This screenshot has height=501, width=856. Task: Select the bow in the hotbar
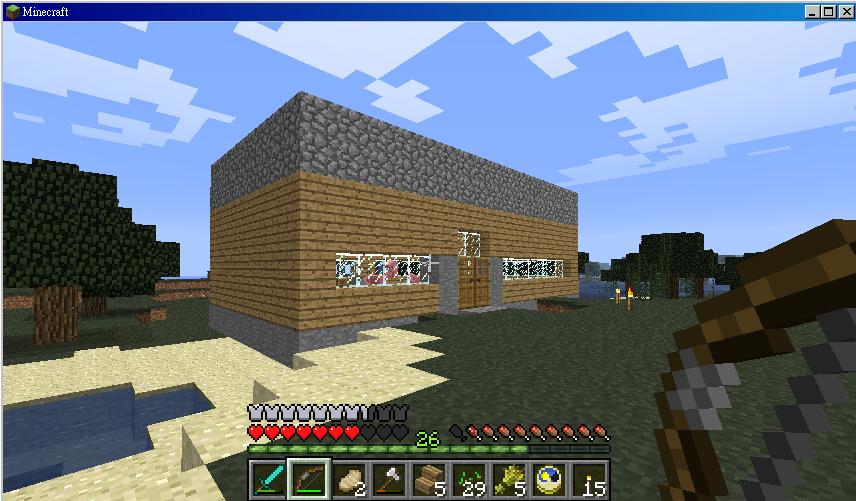[x=307, y=481]
